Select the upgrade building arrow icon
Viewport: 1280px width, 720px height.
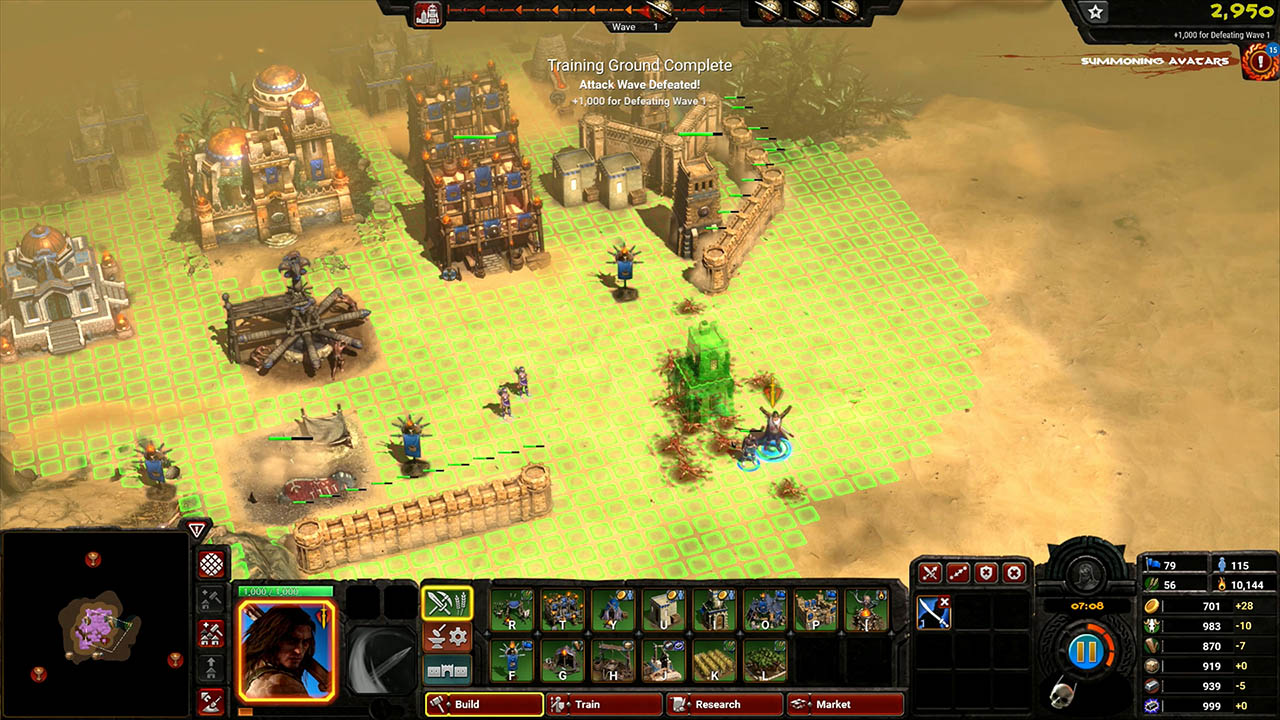(211, 668)
